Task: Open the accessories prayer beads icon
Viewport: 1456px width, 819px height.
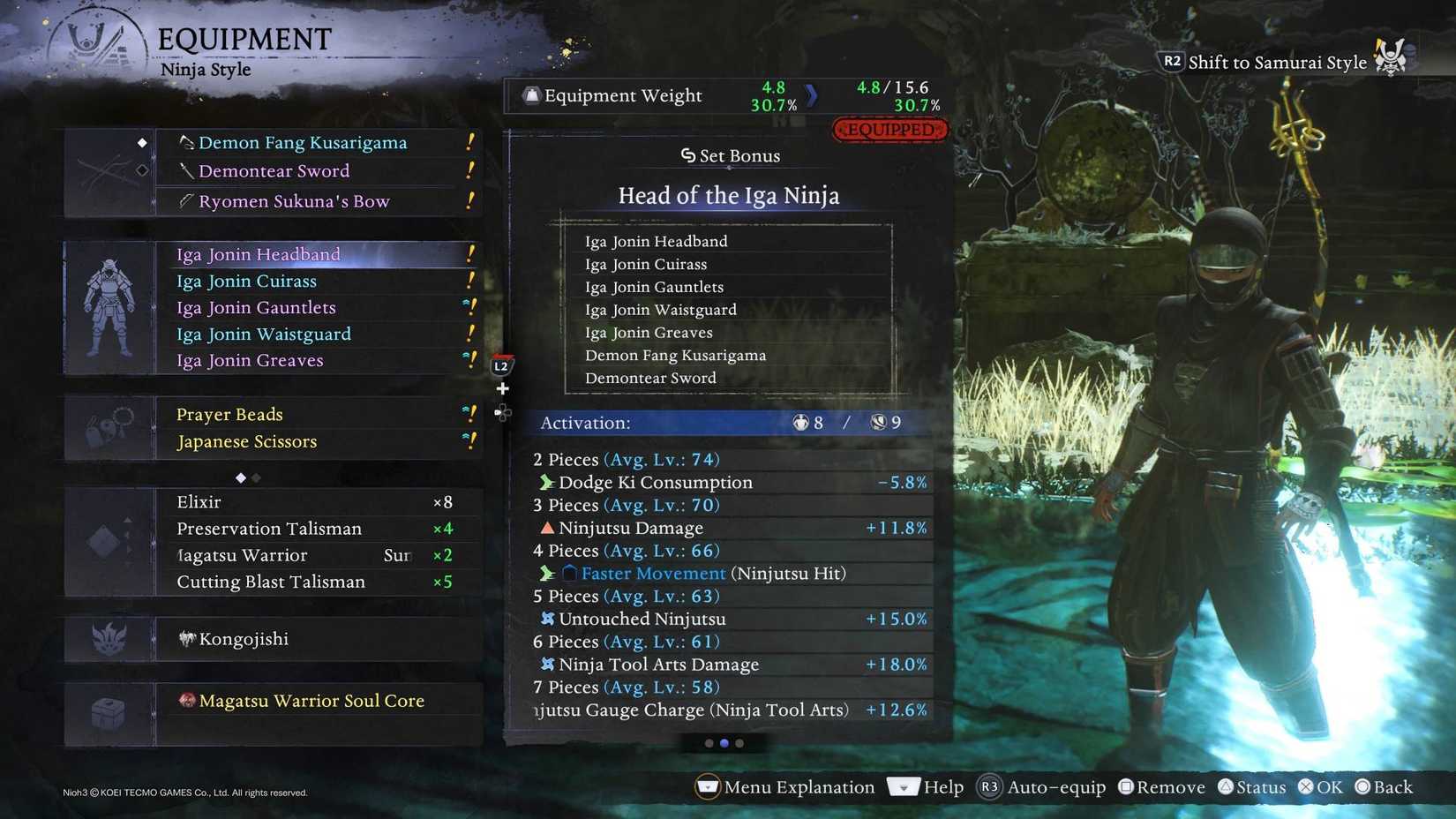Action: click(108, 427)
